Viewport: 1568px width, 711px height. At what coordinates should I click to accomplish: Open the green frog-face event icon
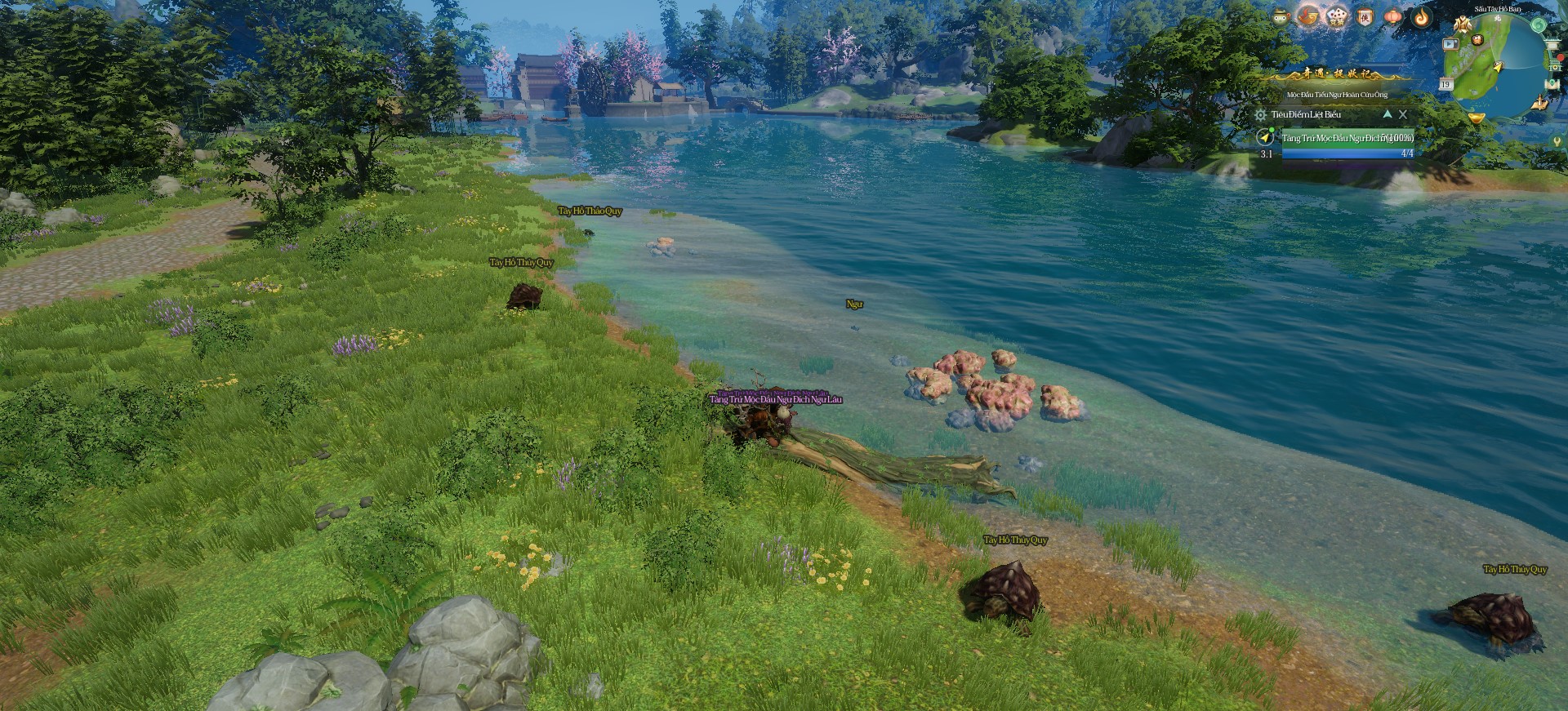tap(1282, 16)
